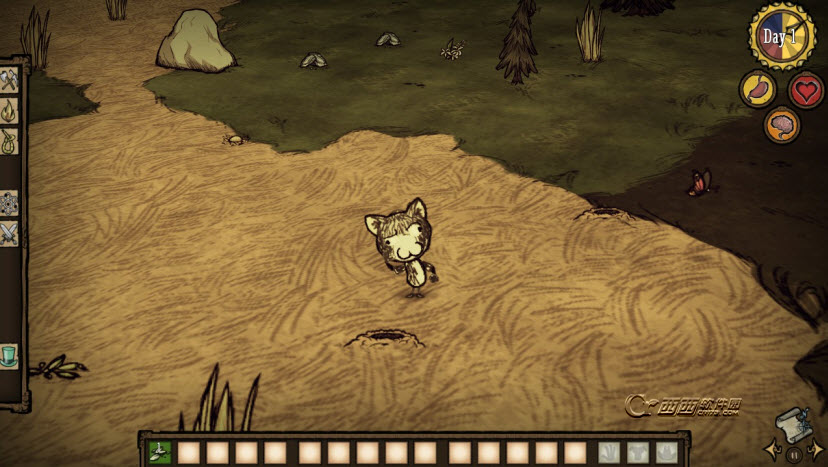Click the hand equipment slot
Viewport: 828px width, 467px height.
pos(610,452)
